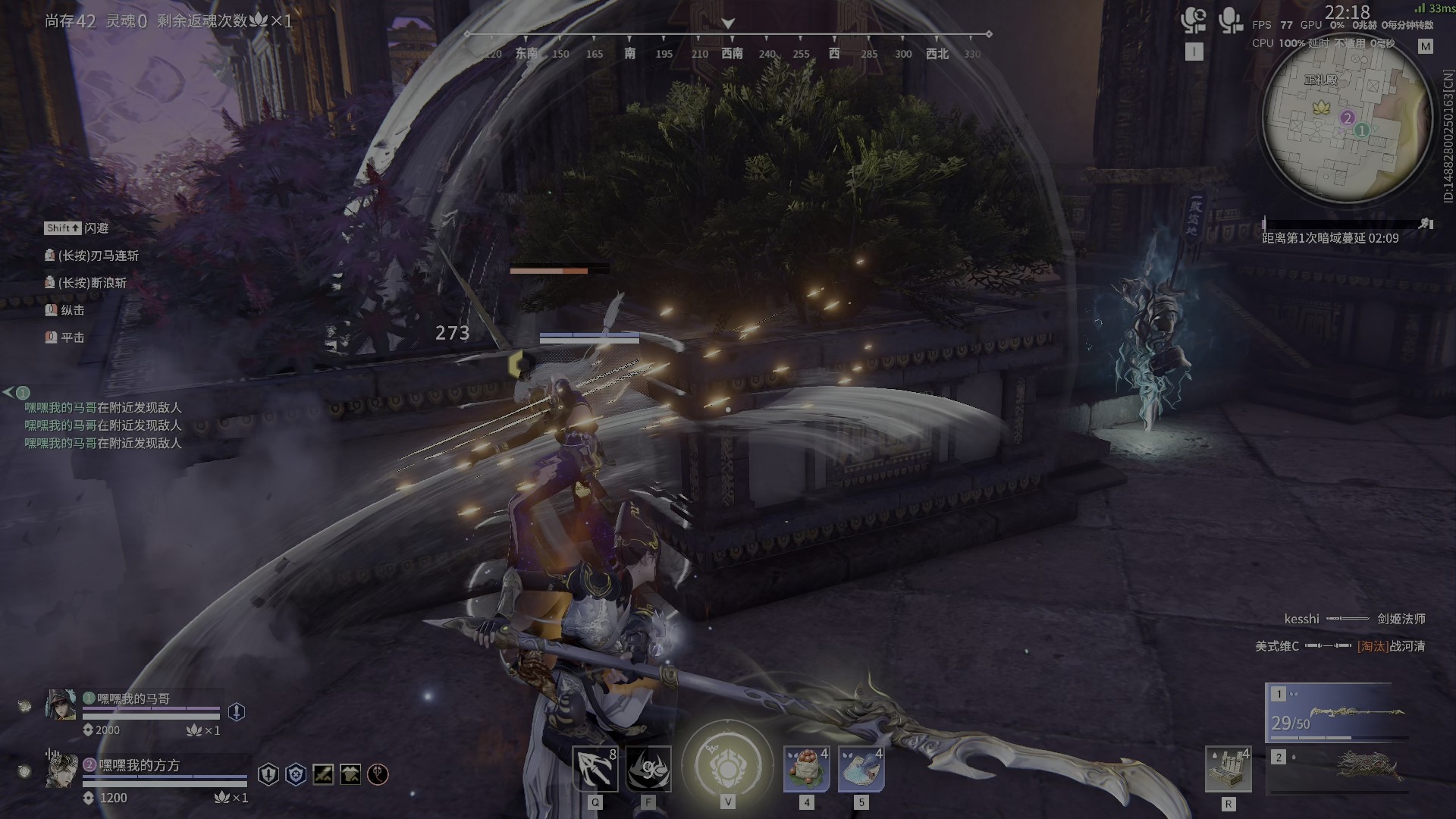Viewport: 1456px width, 819px height.
Task: Select the weapon repair kit slot
Action: click(x=1228, y=769)
